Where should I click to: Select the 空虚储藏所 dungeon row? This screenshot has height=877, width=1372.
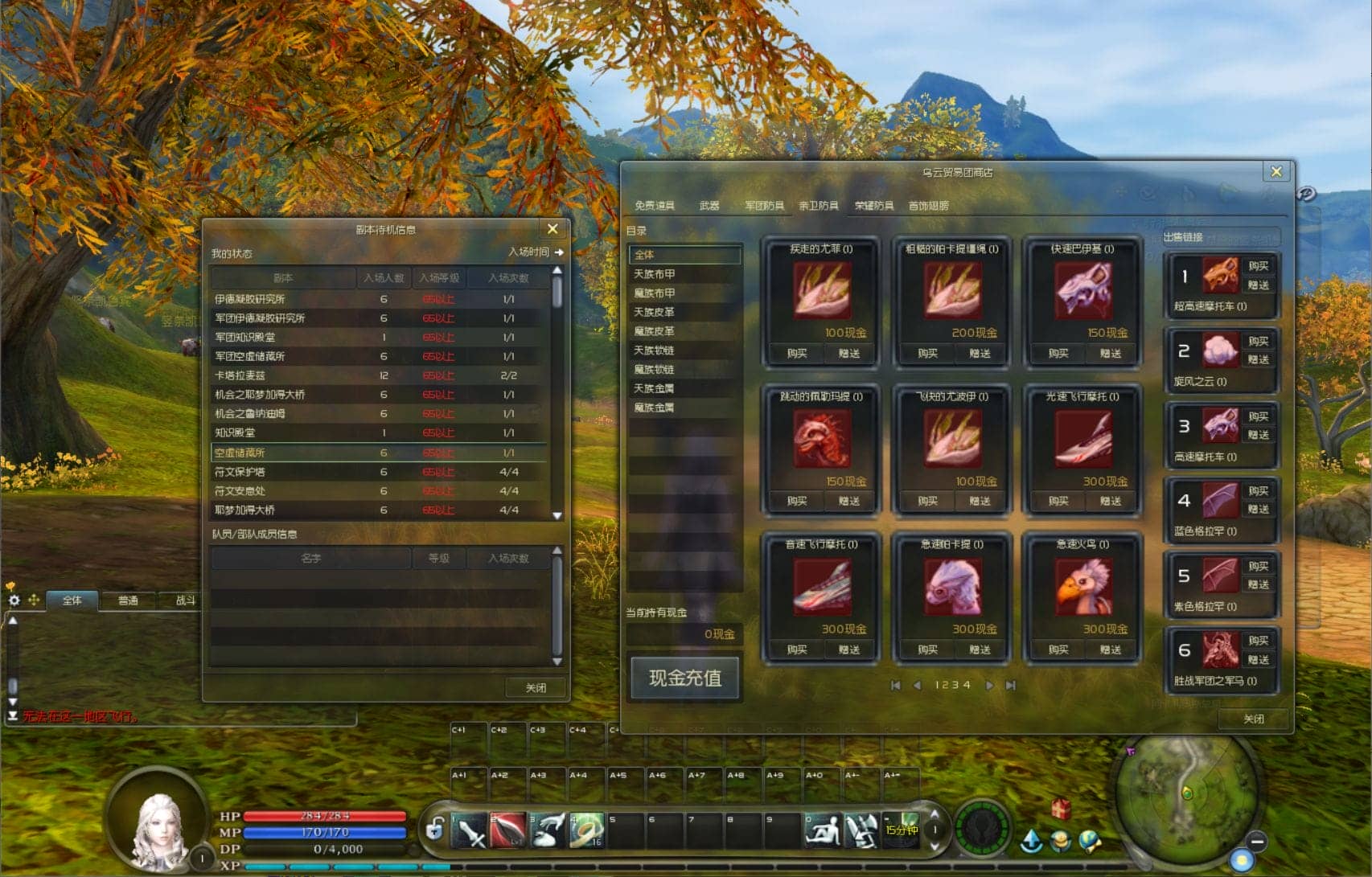click(378, 453)
